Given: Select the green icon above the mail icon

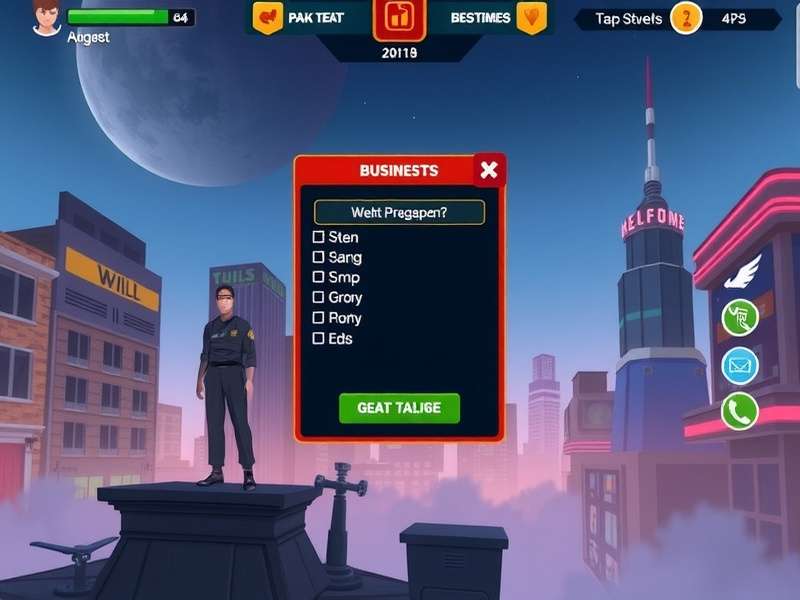Looking at the screenshot, I should pyautogui.click(x=740, y=318).
